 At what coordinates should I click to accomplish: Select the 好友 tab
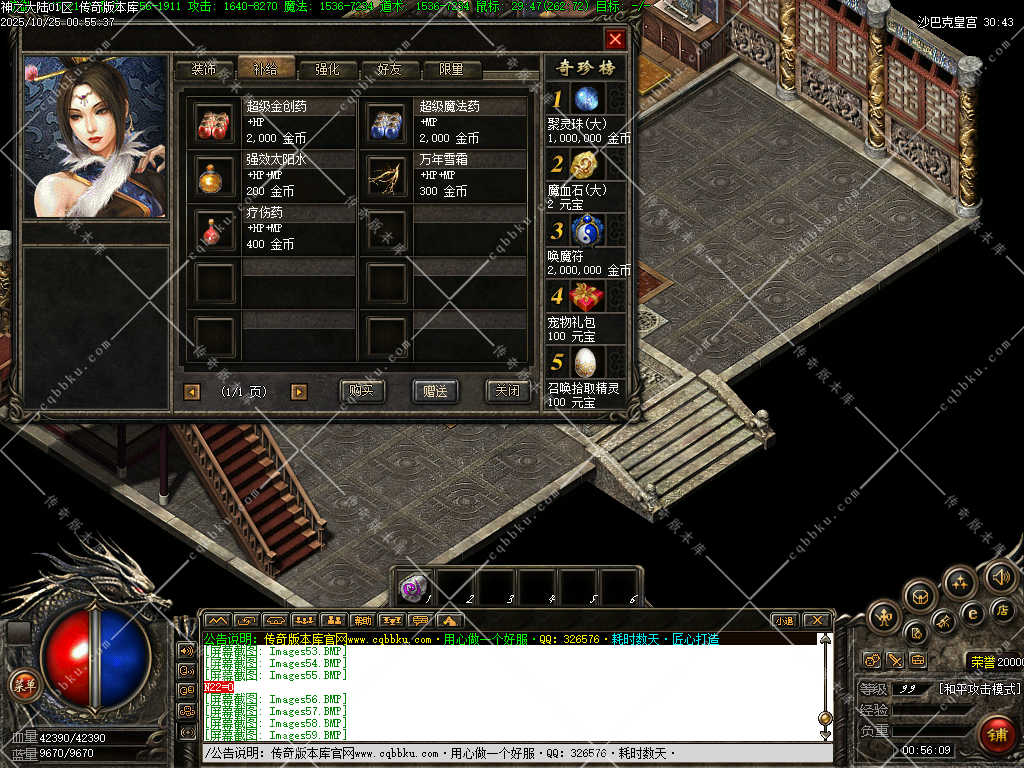[390, 70]
